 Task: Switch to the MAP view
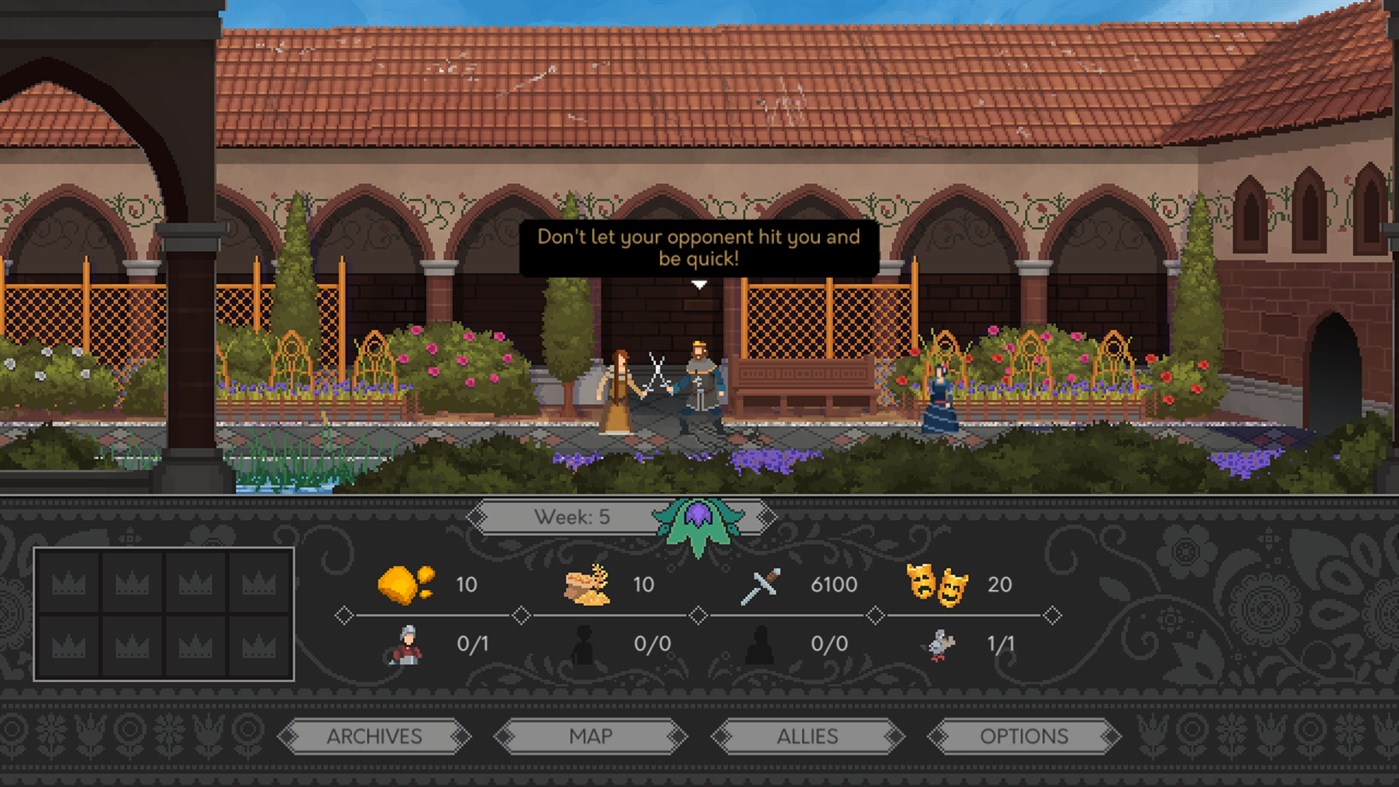(x=592, y=736)
